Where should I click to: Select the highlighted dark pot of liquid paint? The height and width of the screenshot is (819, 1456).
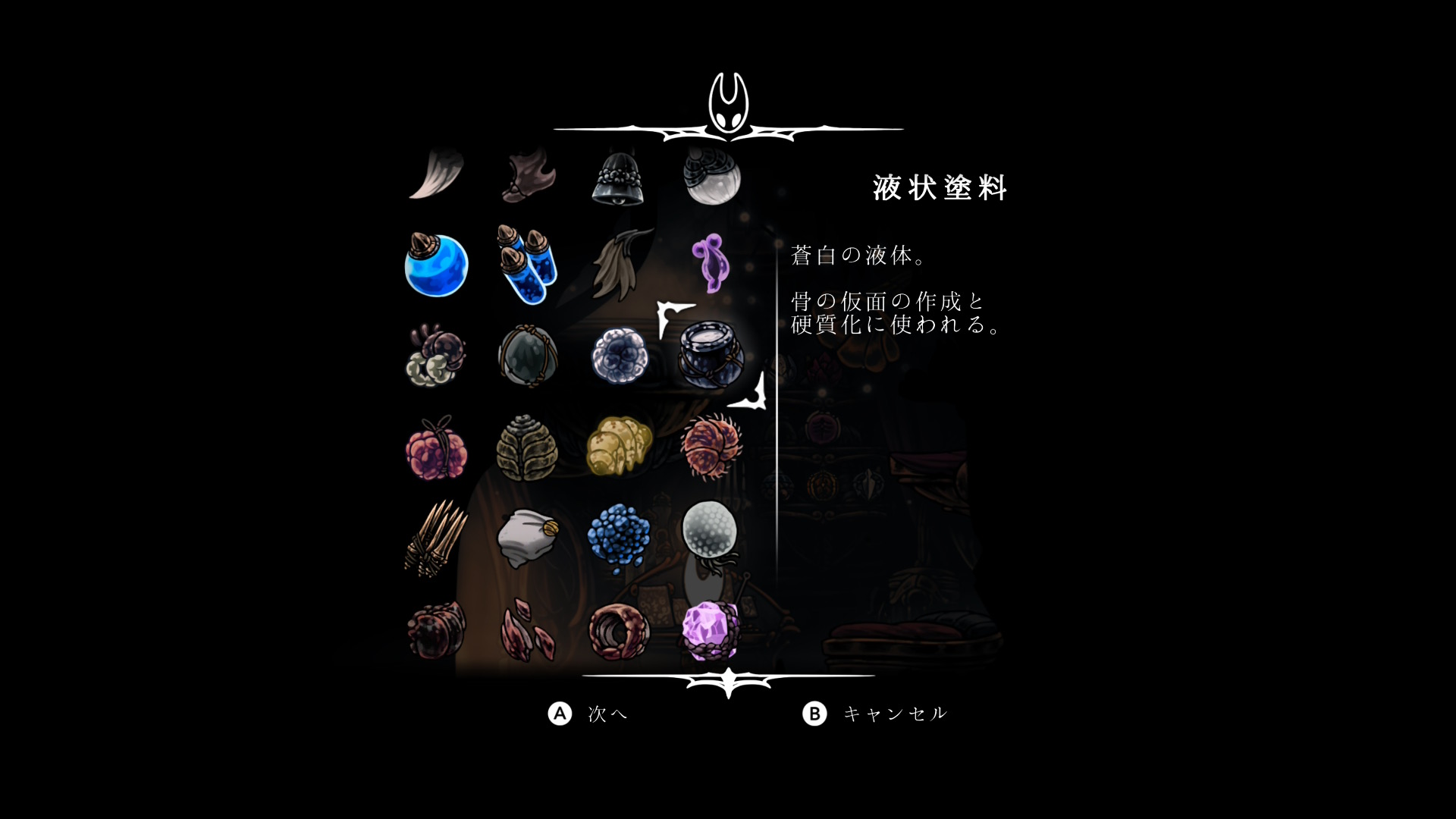[711, 354]
